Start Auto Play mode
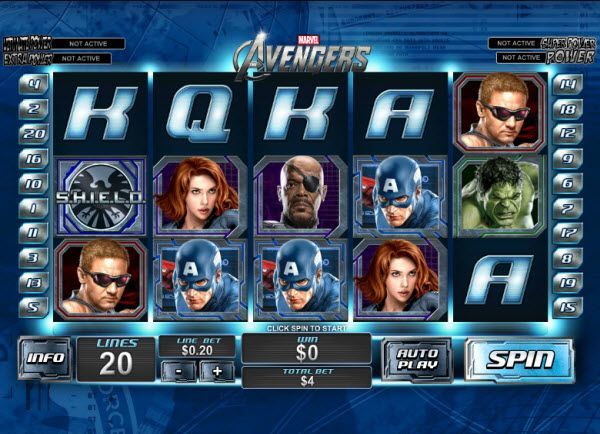Screen dimensions: 600x434 416,359
